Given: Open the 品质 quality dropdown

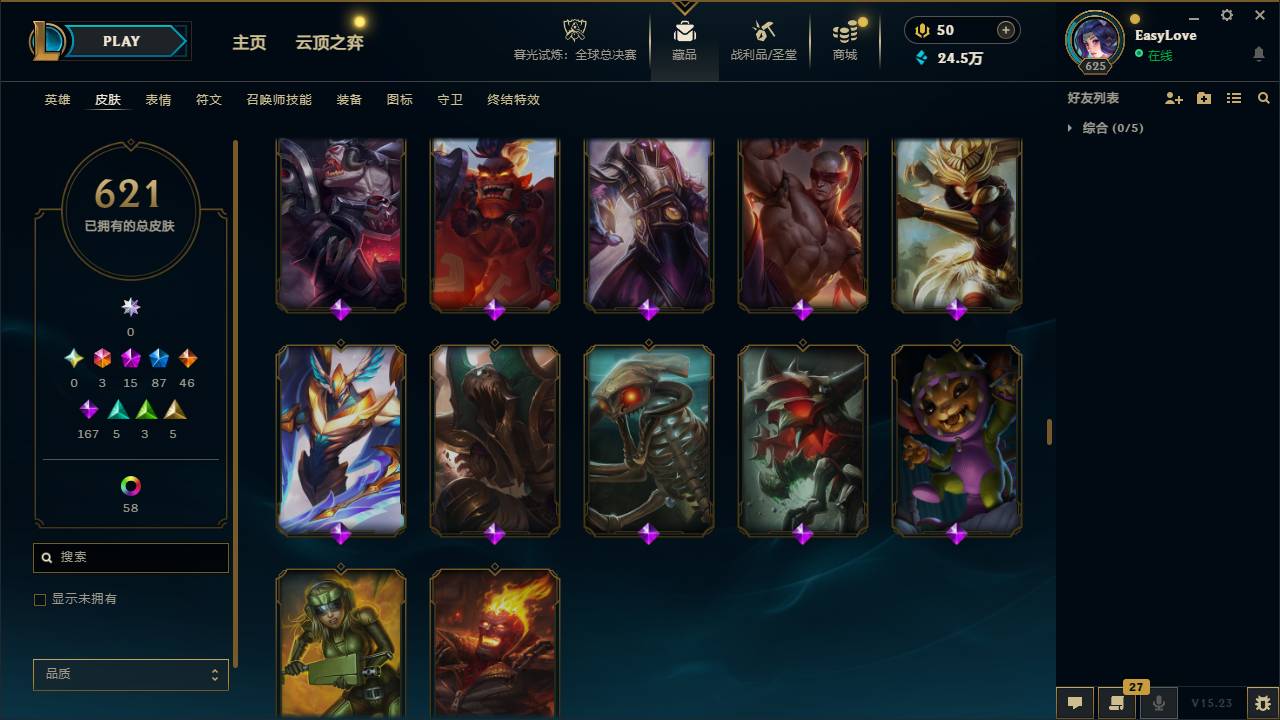Looking at the screenshot, I should pyautogui.click(x=130, y=674).
